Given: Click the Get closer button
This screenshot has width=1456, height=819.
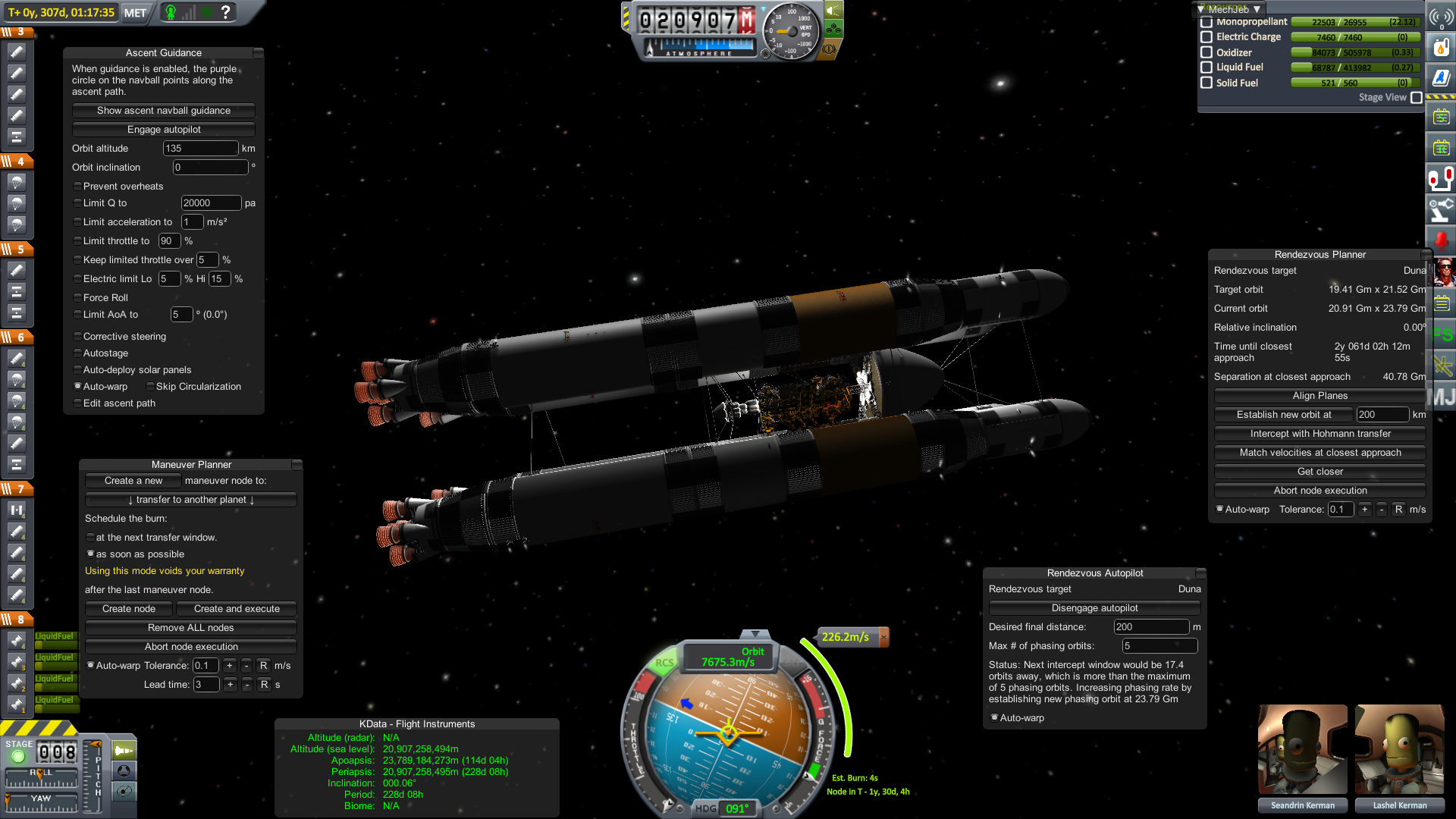Looking at the screenshot, I should click(1319, 472).
